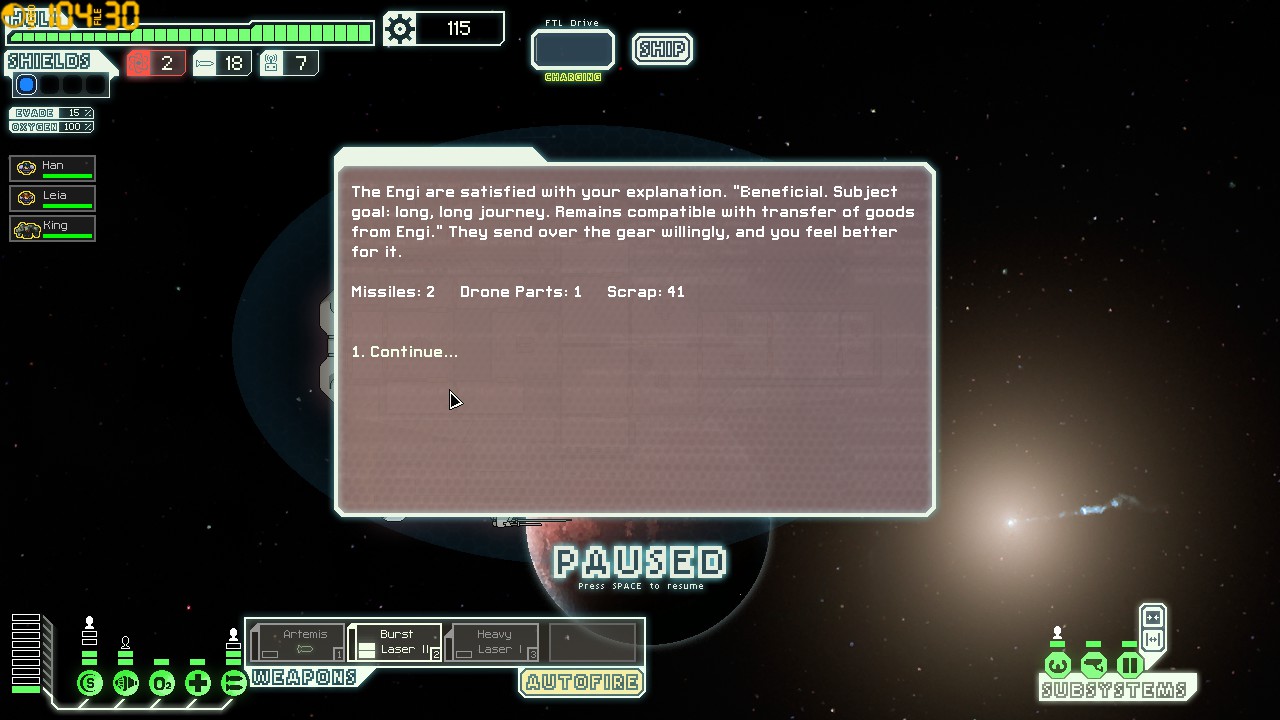This screenshot has width=1280, height=720.
Task: Select crew member Han
Action: click(53, 168)
